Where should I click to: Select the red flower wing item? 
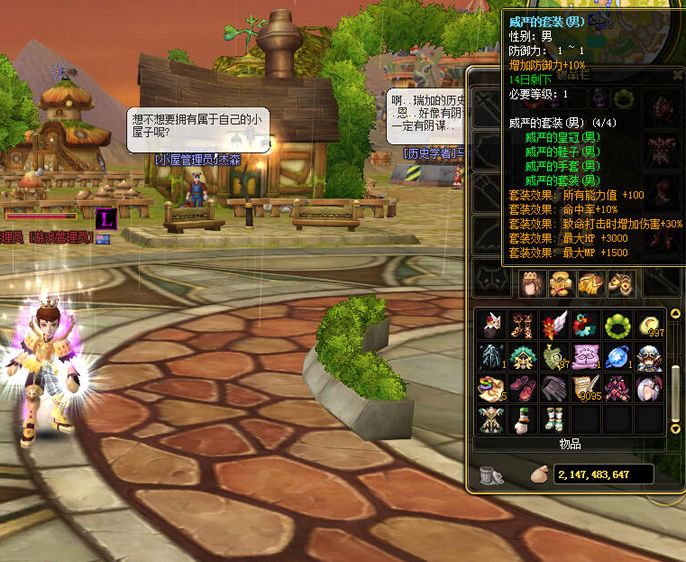(555, 324)
